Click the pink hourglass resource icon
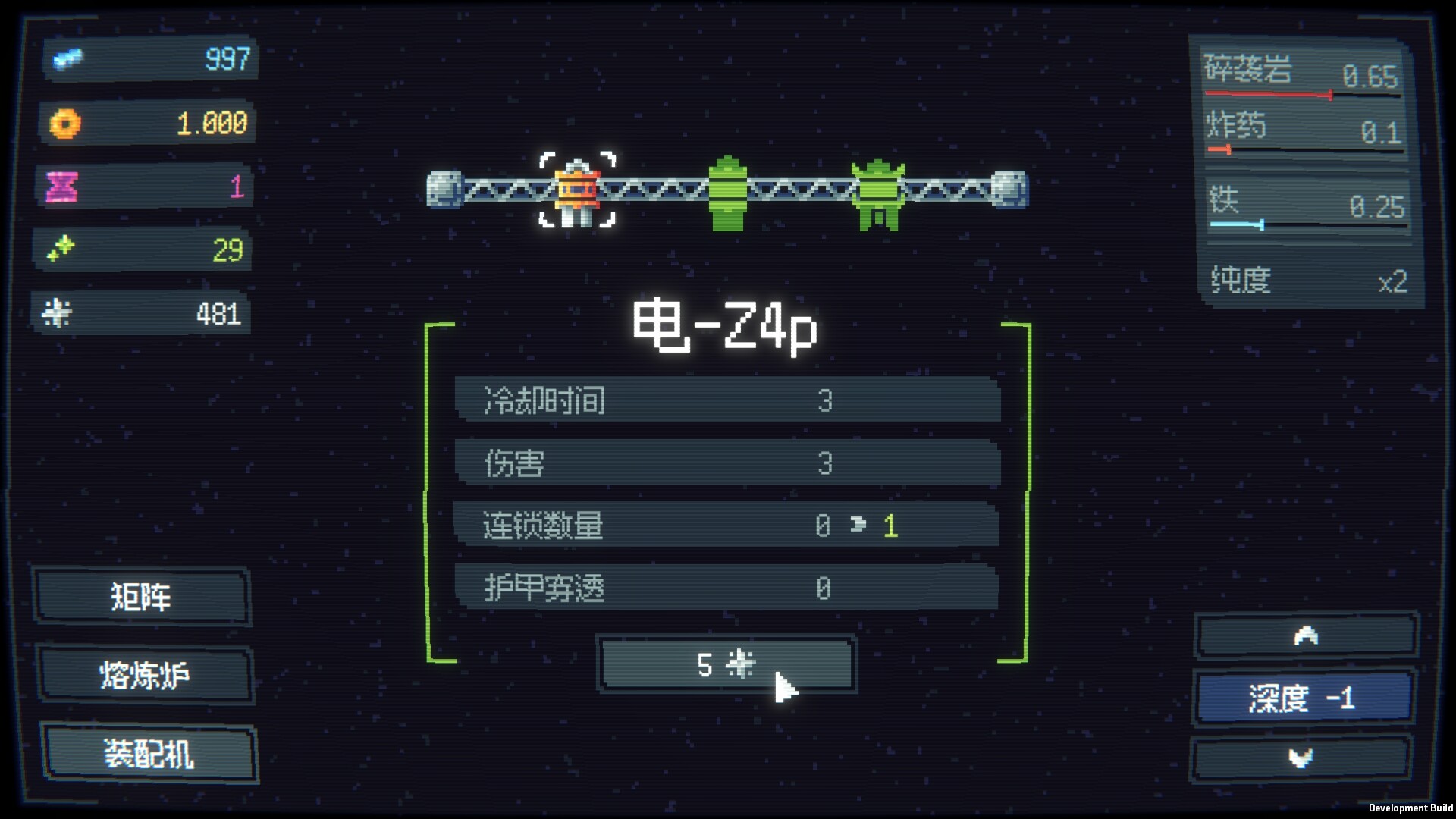1456x819 pixels. 63,184
